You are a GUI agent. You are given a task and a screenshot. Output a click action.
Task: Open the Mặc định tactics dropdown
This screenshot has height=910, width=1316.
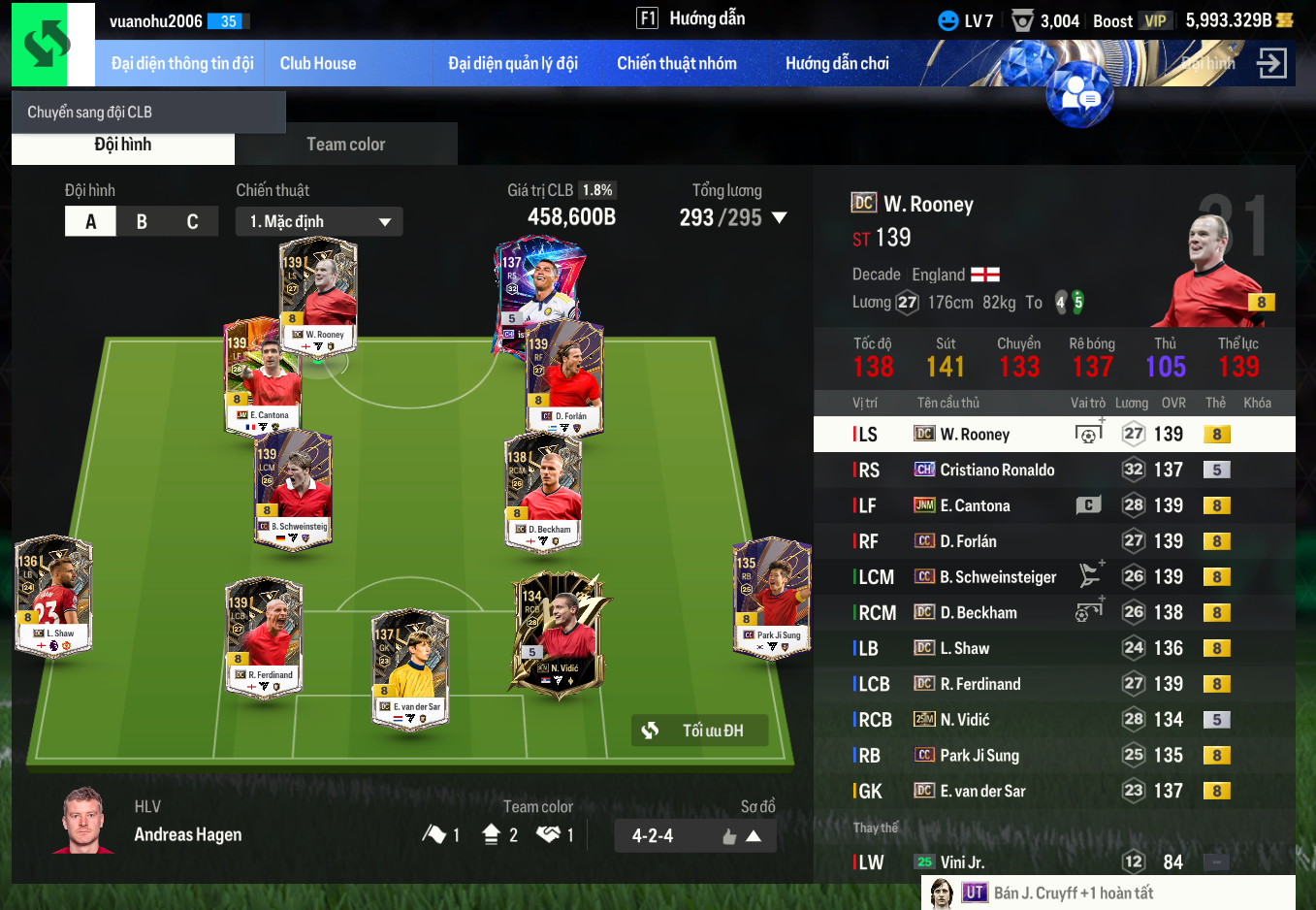[x=319, y=221]
